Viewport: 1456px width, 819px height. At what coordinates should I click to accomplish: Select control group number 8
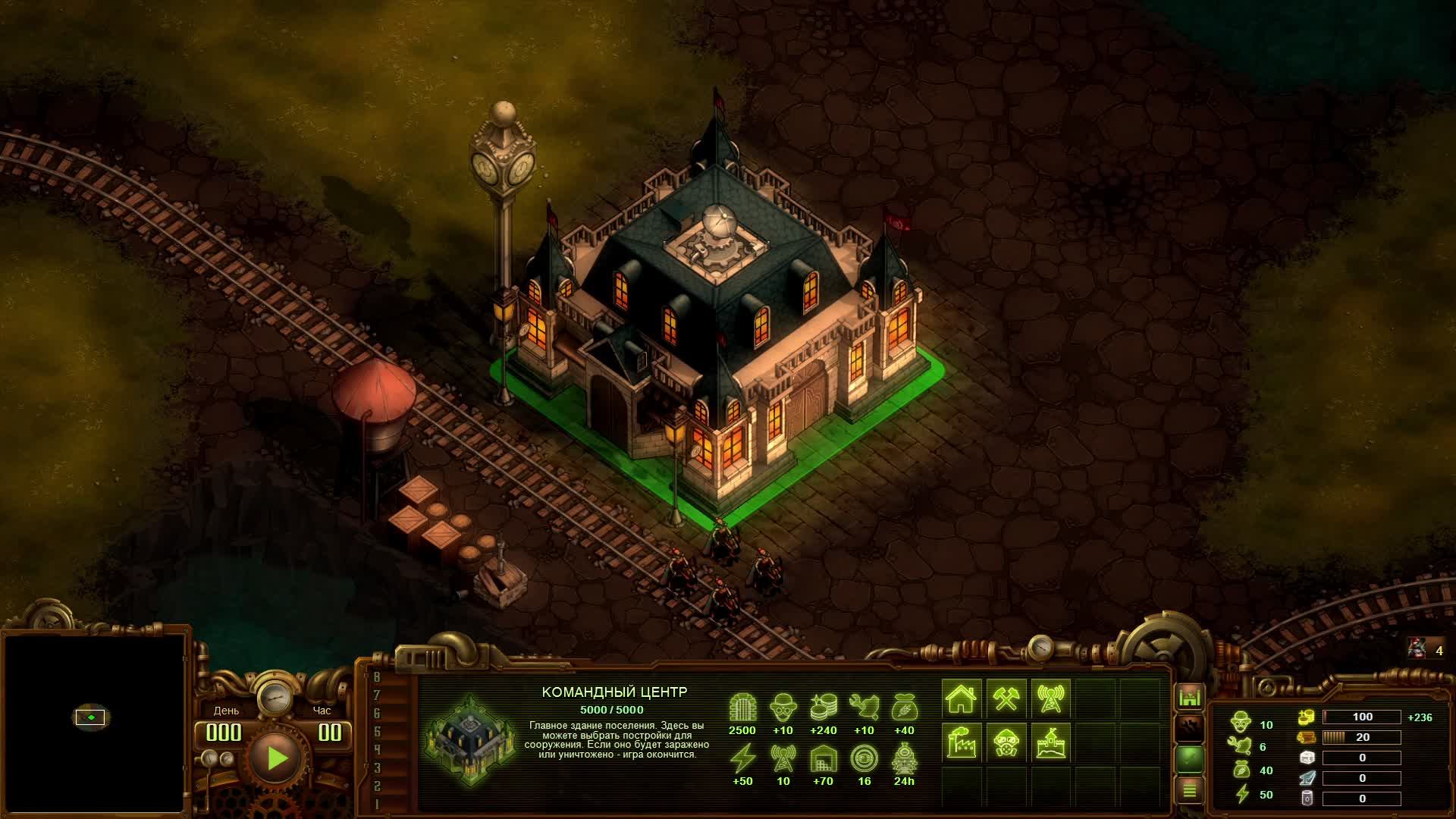pyautogui.click(x=377, y=677)
